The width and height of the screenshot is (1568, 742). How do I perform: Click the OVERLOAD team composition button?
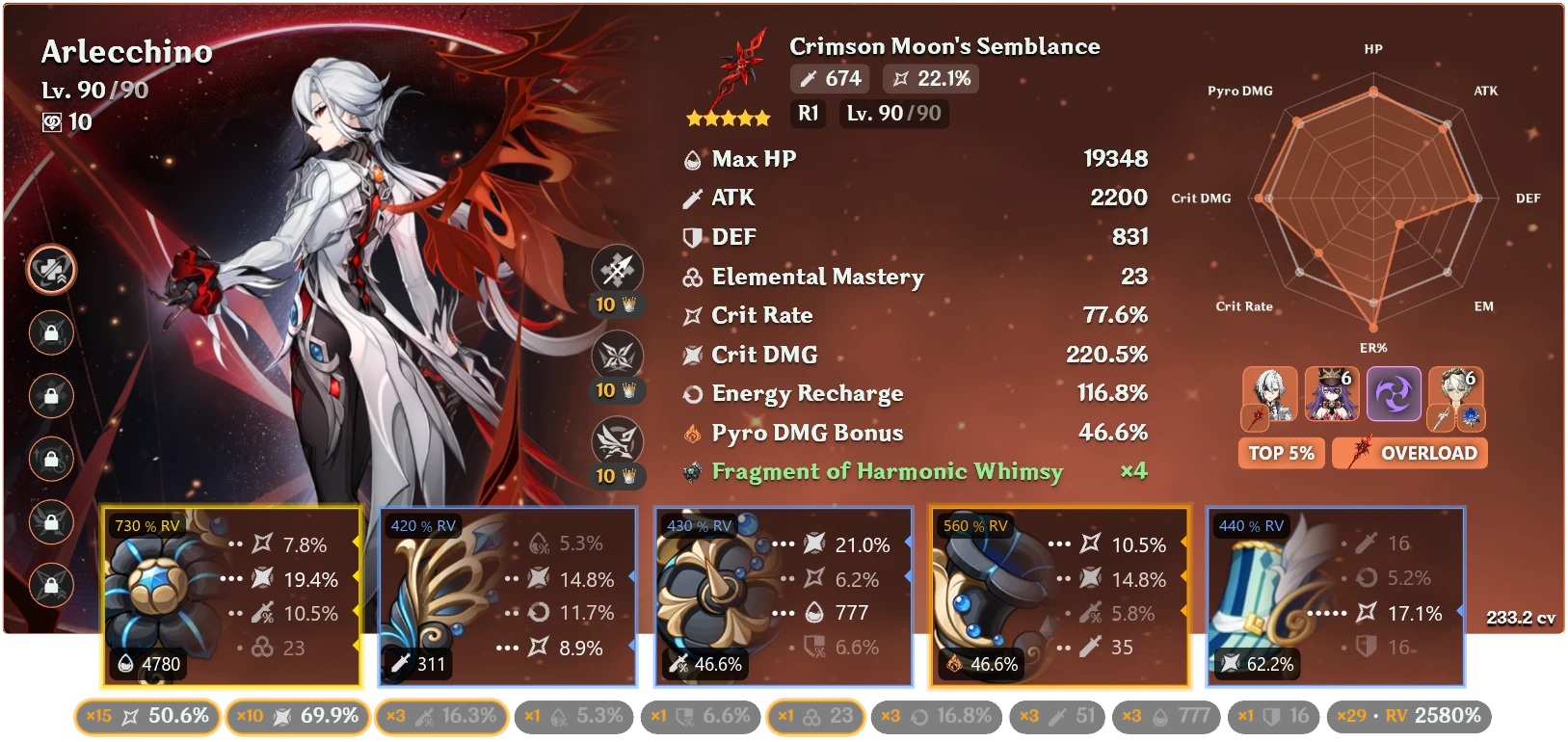tap(1409, 452)
